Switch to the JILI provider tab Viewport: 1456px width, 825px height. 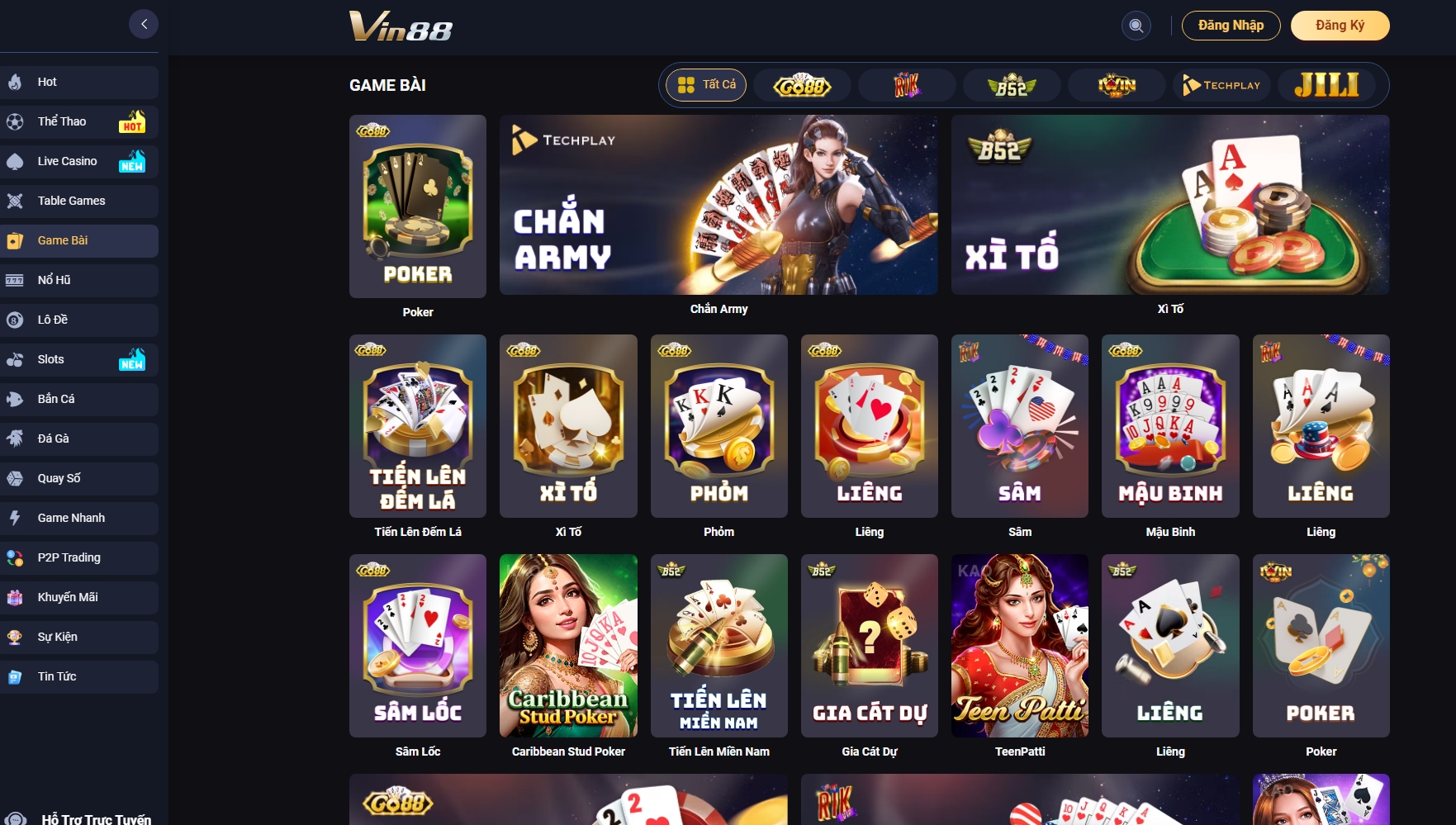[x=1327, y=84]
